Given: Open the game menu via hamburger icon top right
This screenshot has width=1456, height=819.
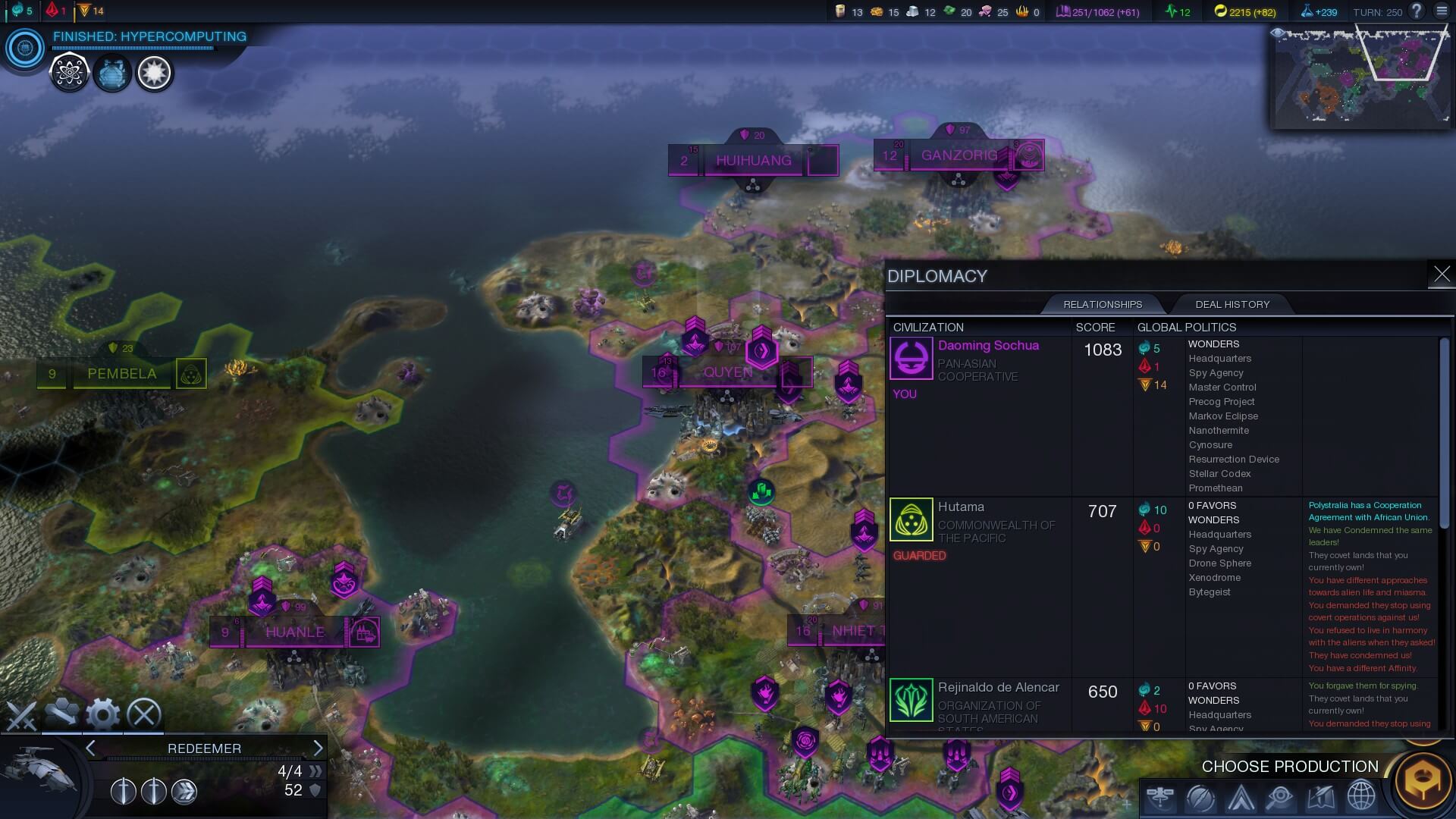Looking at the screenshot, I should point(1439,11).
